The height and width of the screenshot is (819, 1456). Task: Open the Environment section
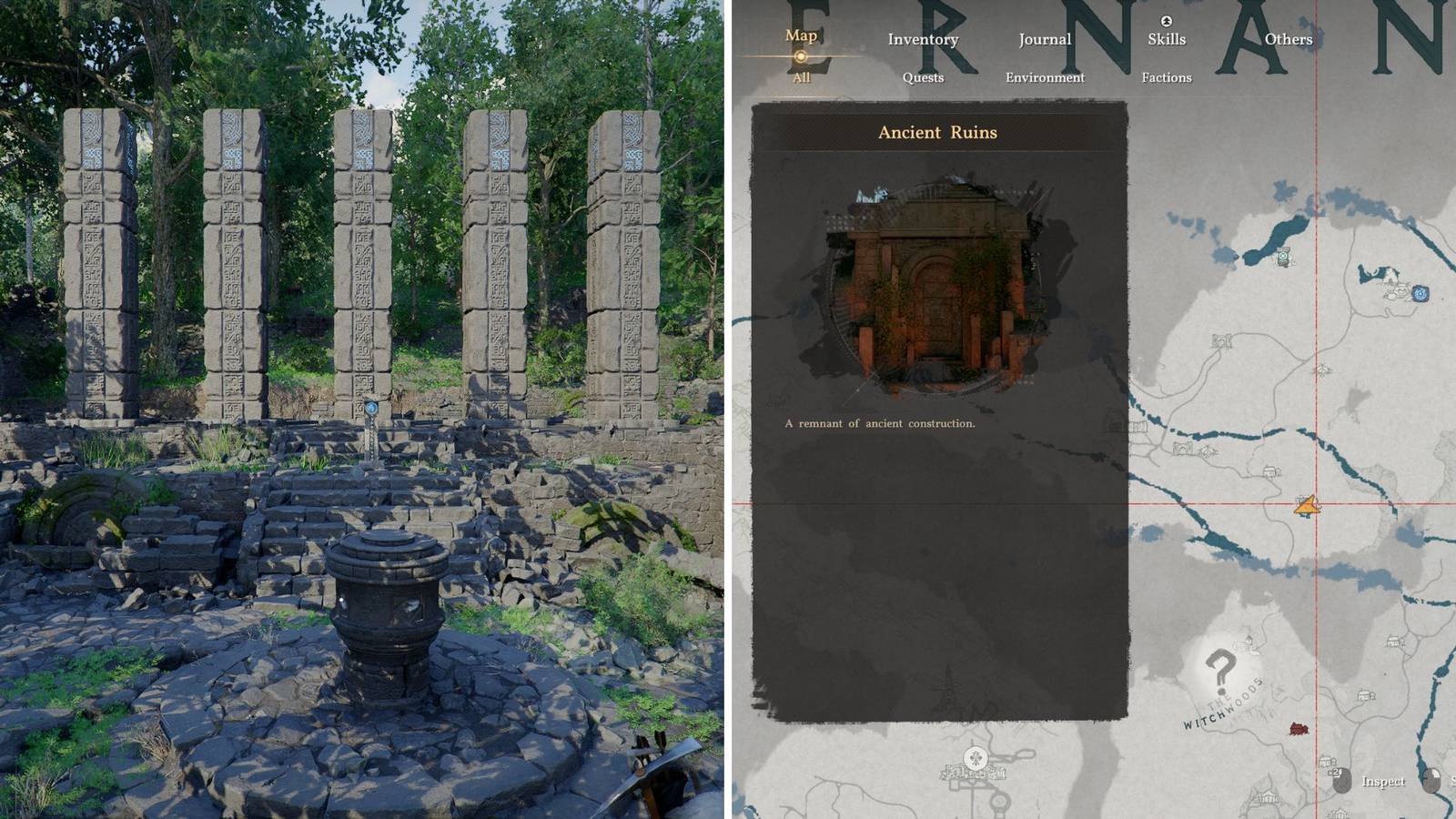[1046, 78]
